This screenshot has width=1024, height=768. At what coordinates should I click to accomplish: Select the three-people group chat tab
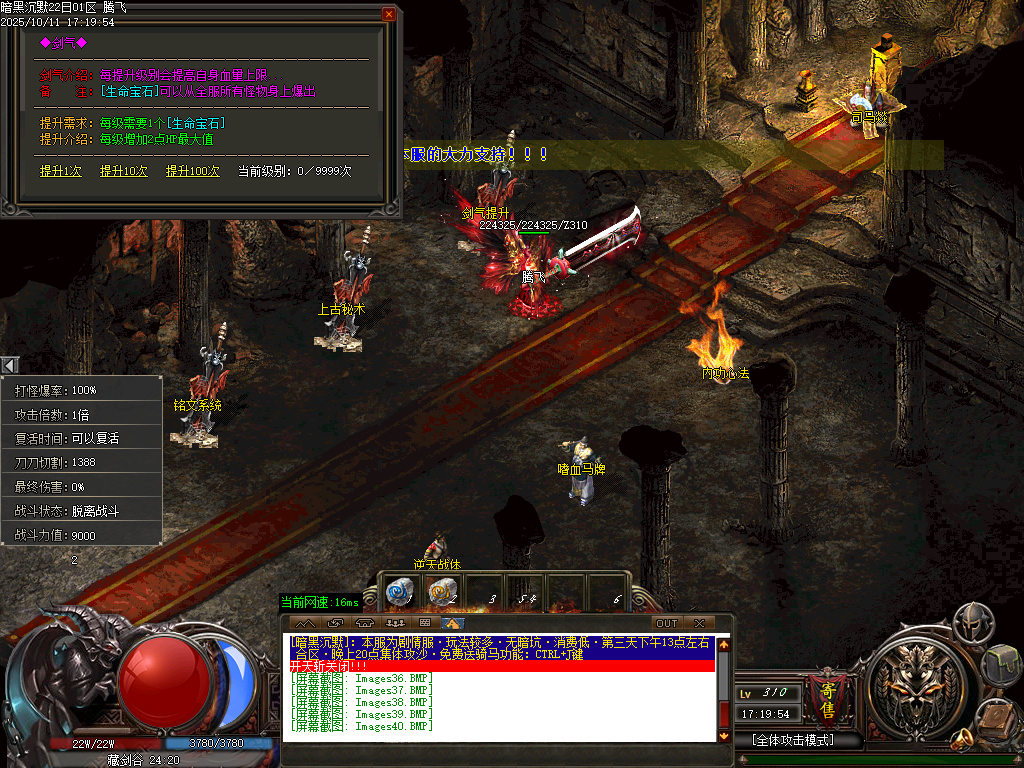tap(396, 623)
